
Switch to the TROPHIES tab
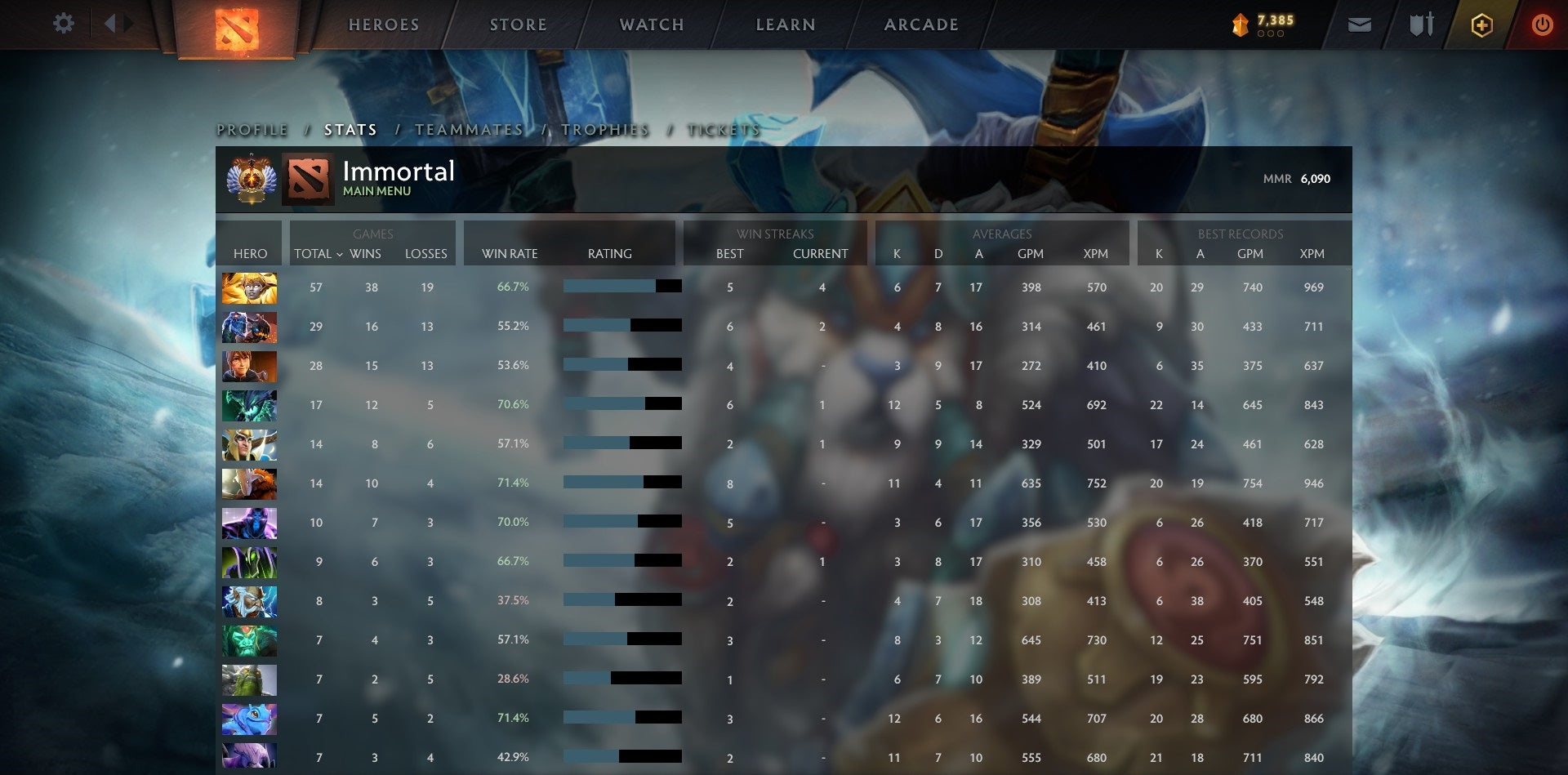[605, 129]
